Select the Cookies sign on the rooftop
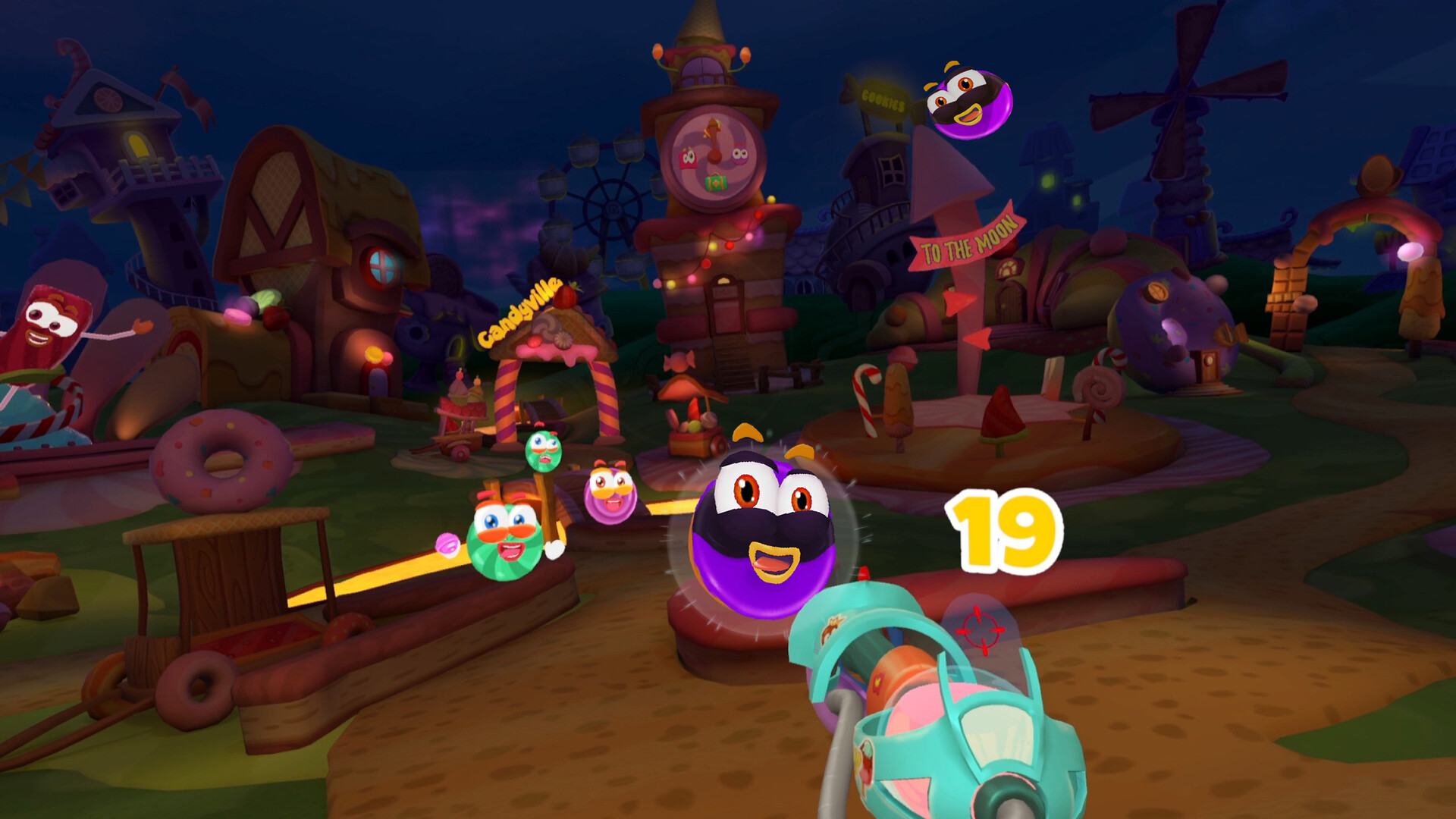The image size is (1456, 819). [x=883, y=99]
